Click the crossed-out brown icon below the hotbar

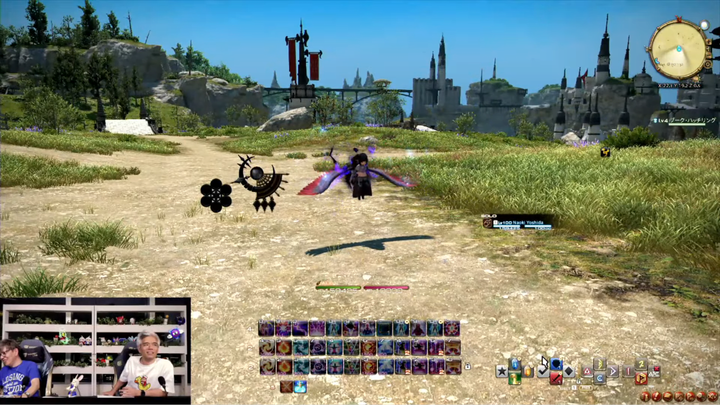[x=286, y=386]
